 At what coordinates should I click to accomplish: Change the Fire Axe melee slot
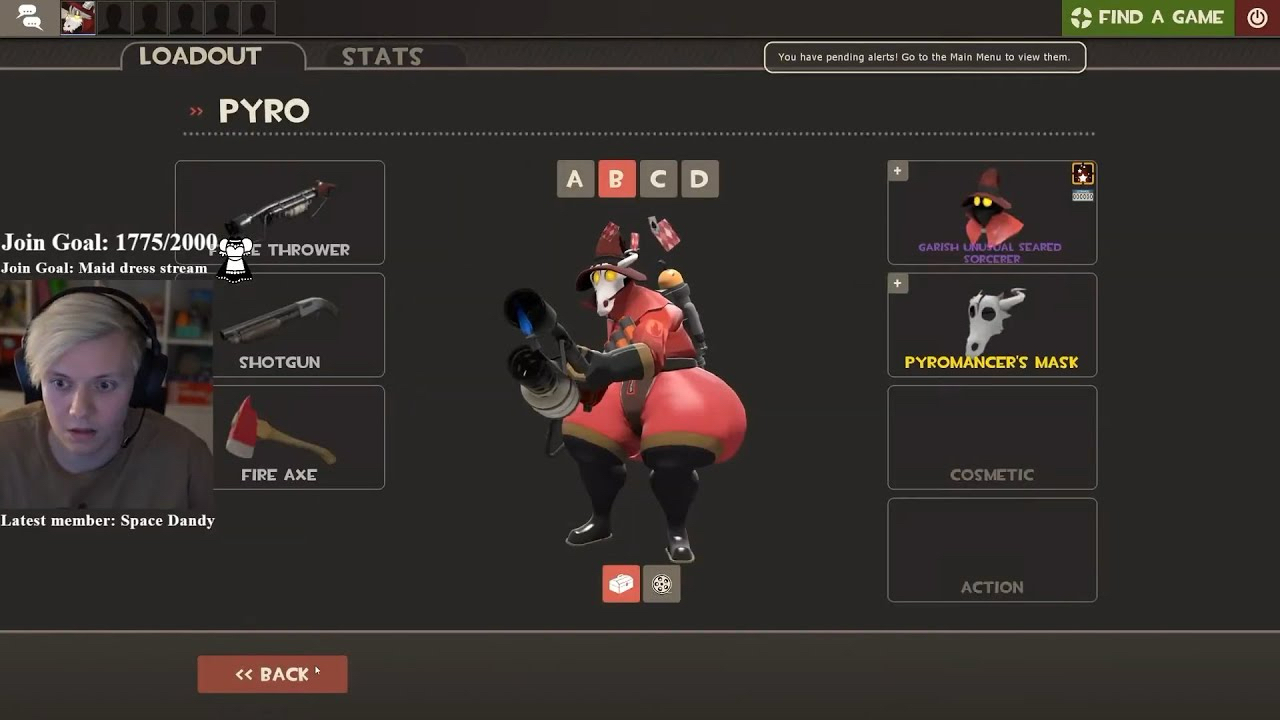pyautogui.click(x=298, y=437)
